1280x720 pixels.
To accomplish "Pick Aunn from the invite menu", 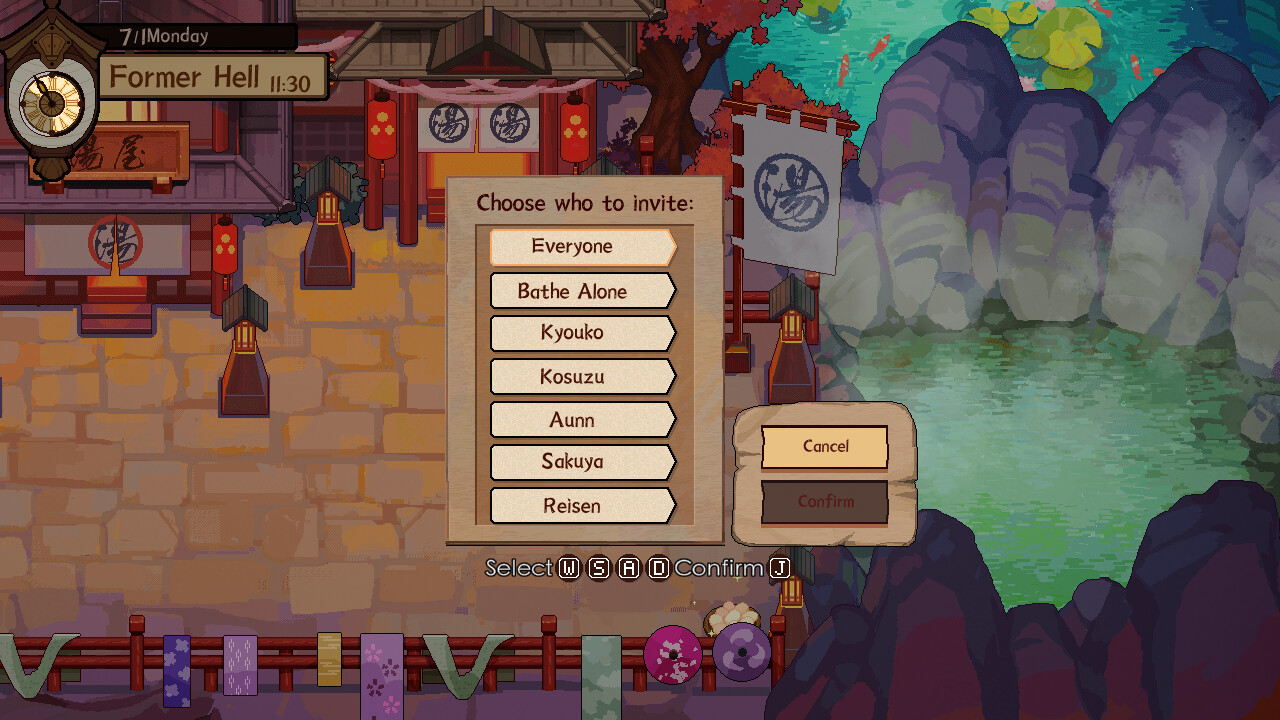I will [x=582, y=420].
